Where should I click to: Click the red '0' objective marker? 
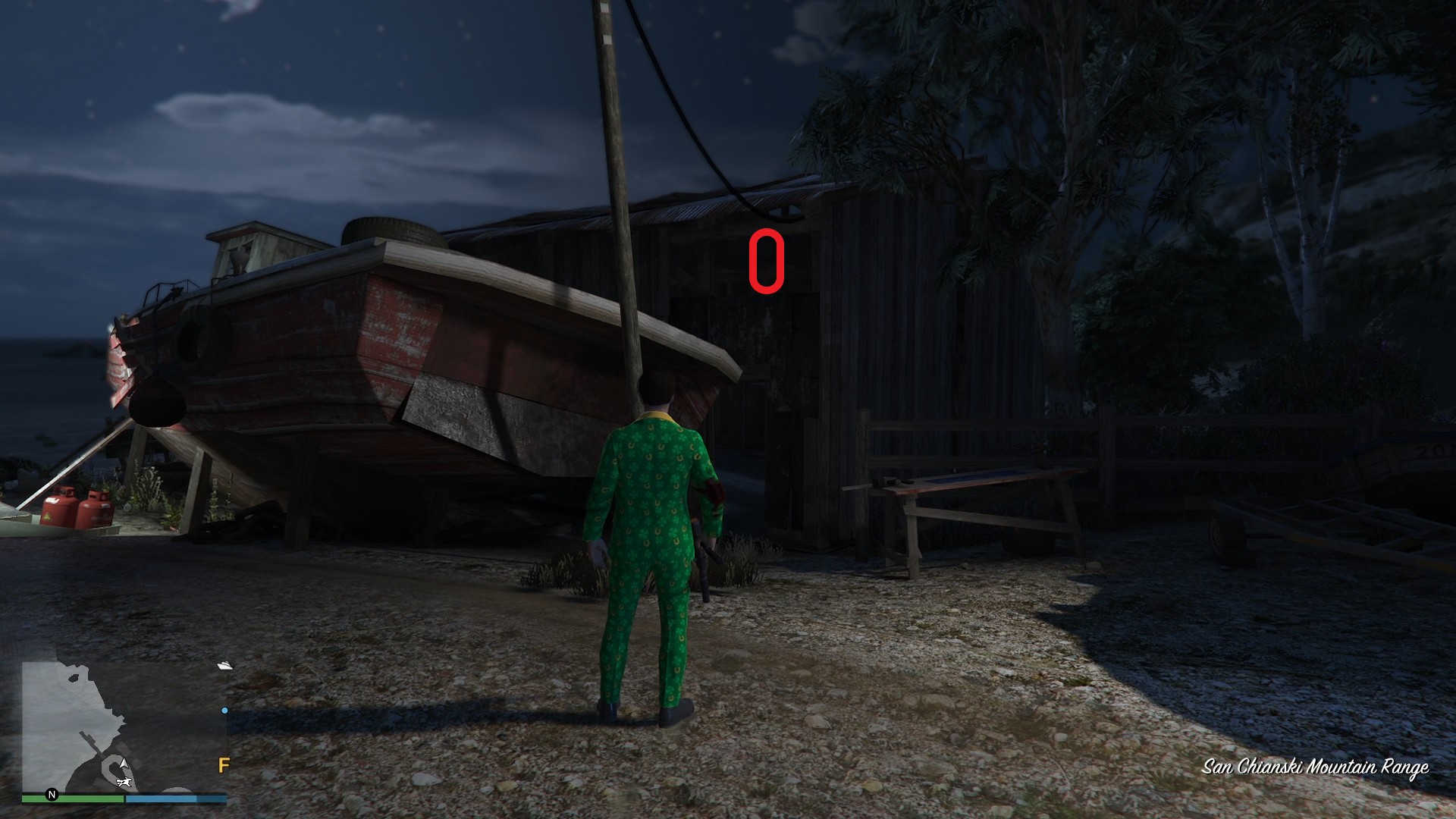(765, 261)
